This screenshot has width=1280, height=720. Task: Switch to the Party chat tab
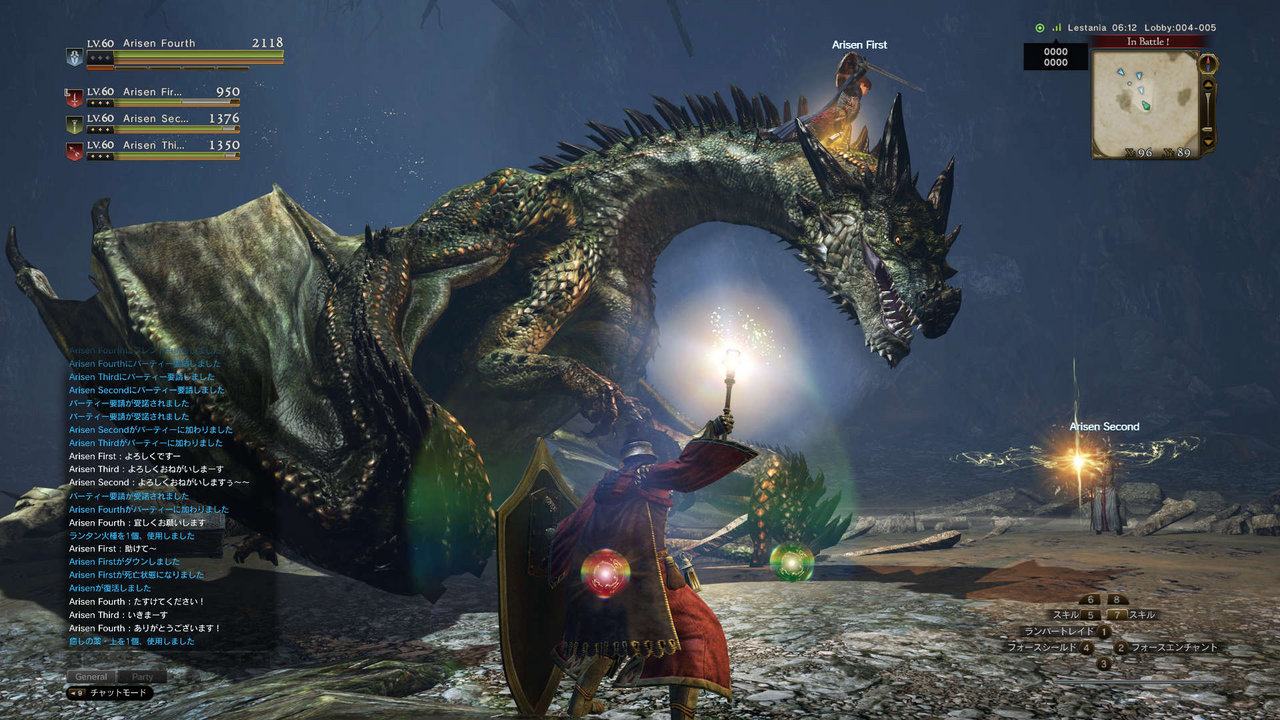click(x=143, y=676)
